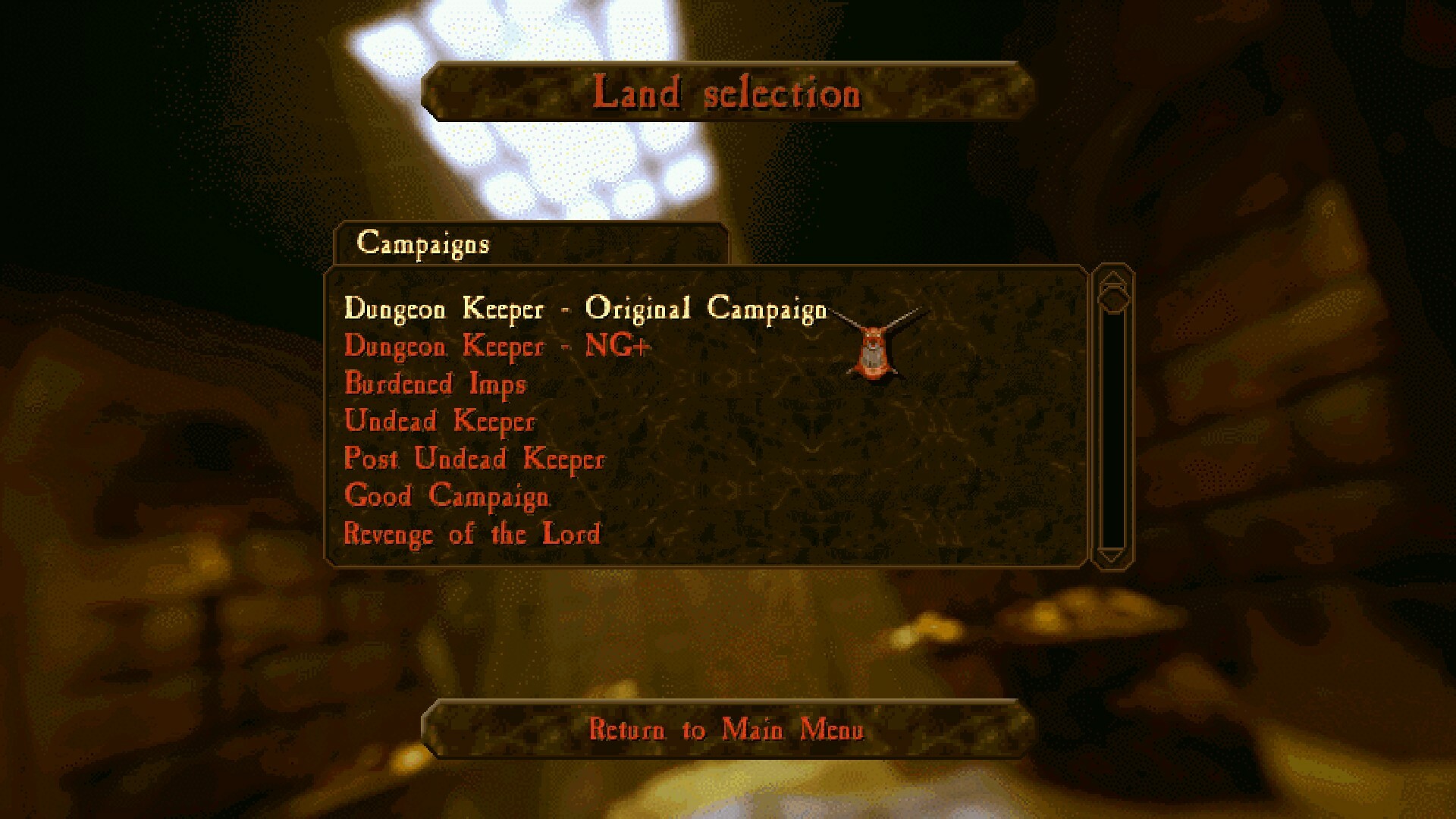Select Revenge of the Lord campaign
Viewport: 1456px width, 819px height.
[472, 533]
